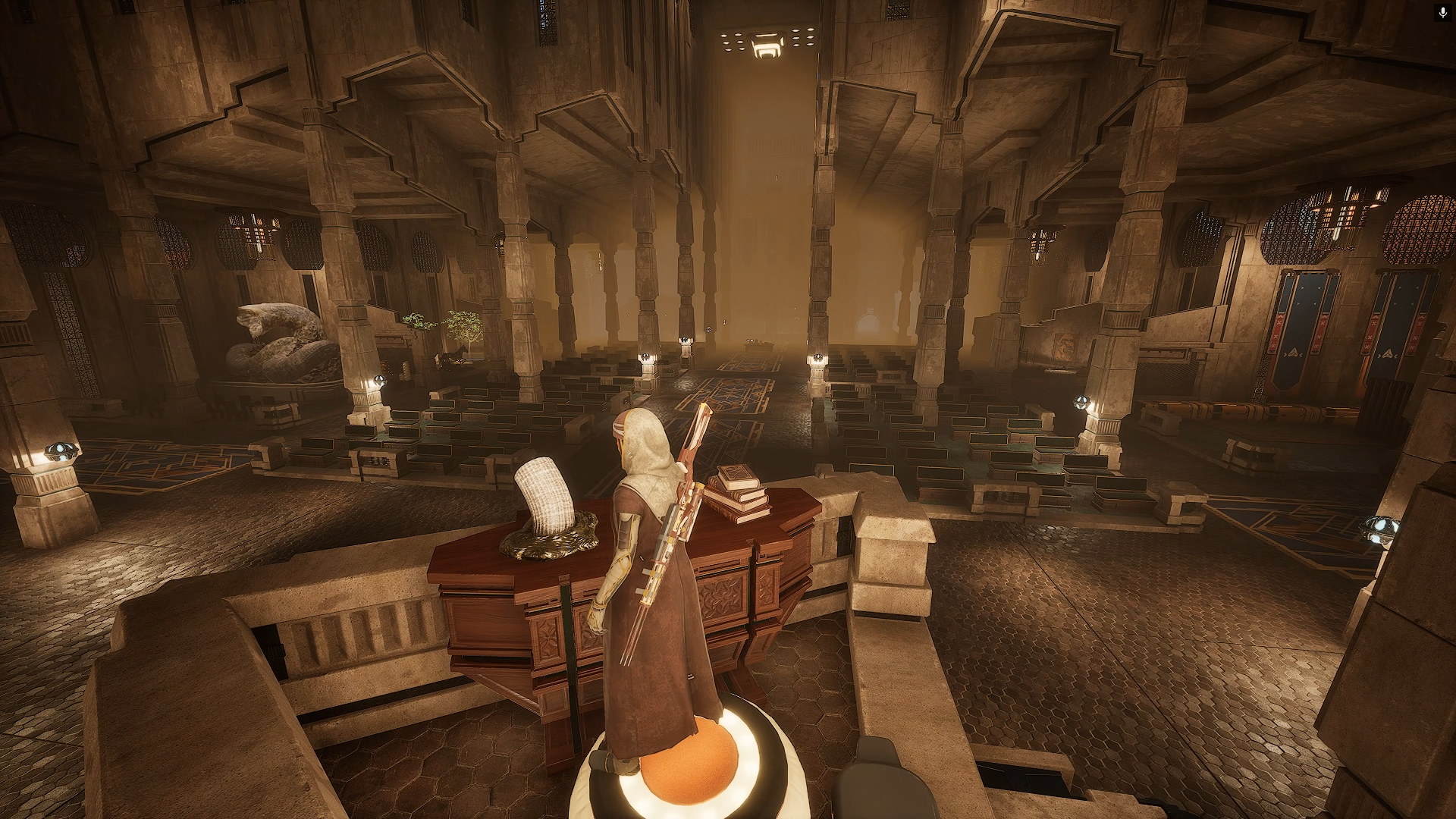Click the microphone icon in the corner
Screen dimensions: 1456x819
coord(1442,12)
